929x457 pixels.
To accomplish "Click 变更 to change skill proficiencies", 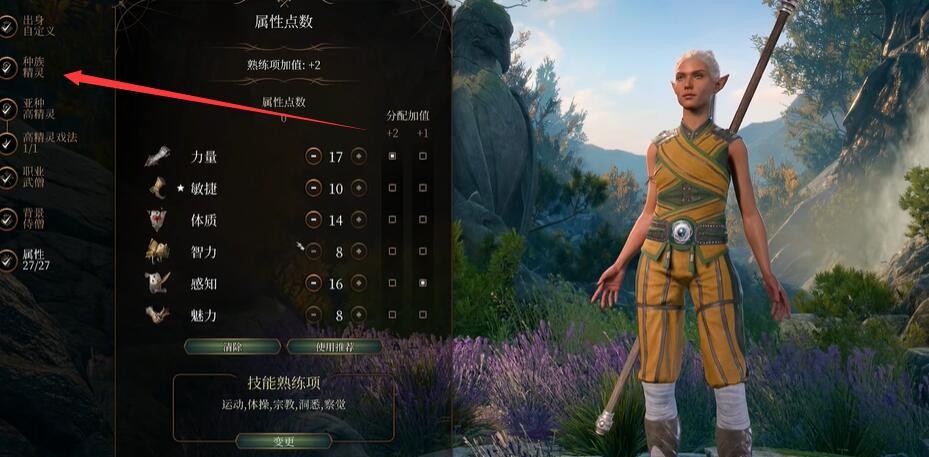I will [x=284, y=441].
